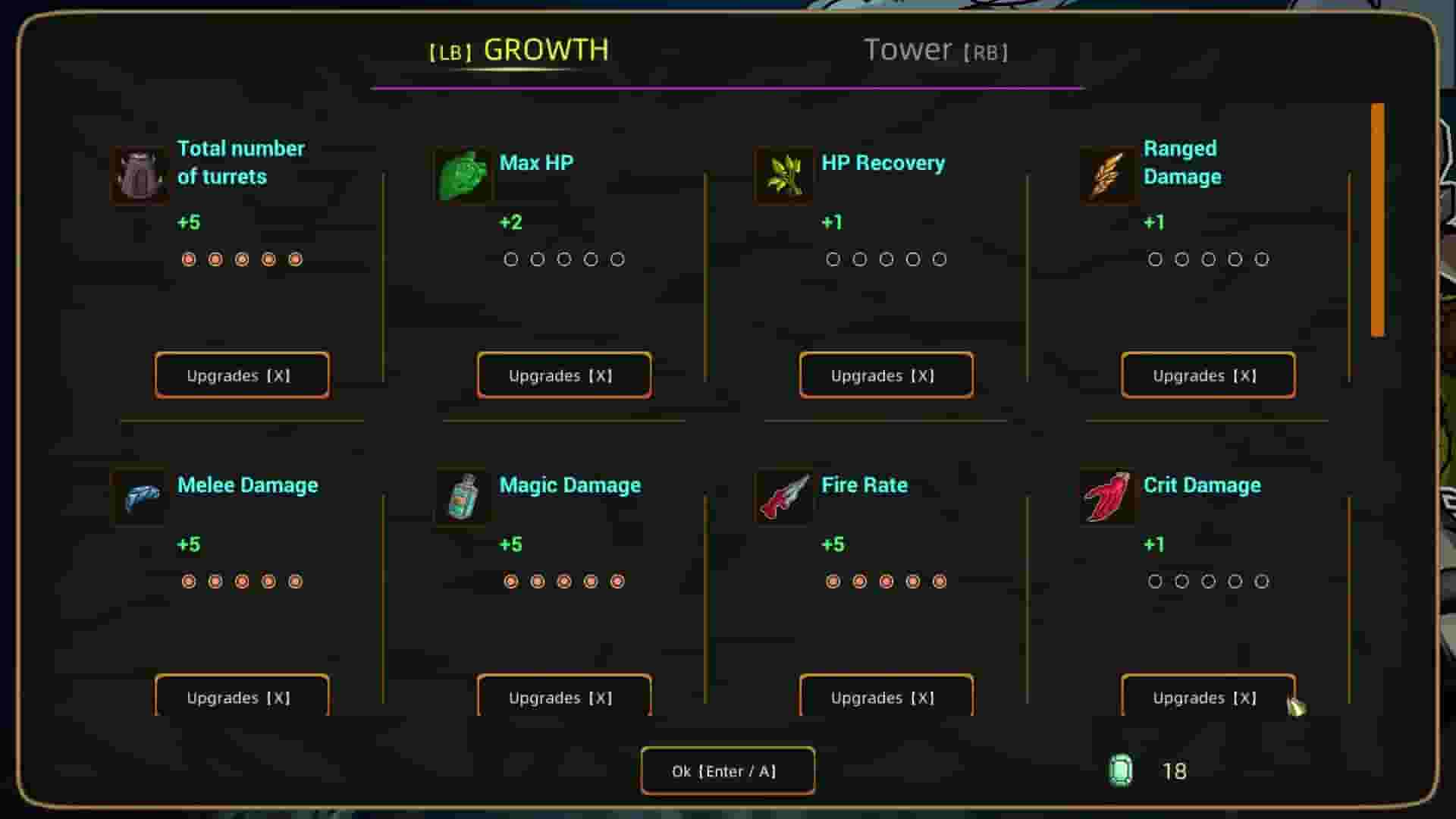Image resolution: width=1456 pixels, height=819 pixels.
Task: Click the turret icon for Total number of turrets
Action: tap(140, 176)
